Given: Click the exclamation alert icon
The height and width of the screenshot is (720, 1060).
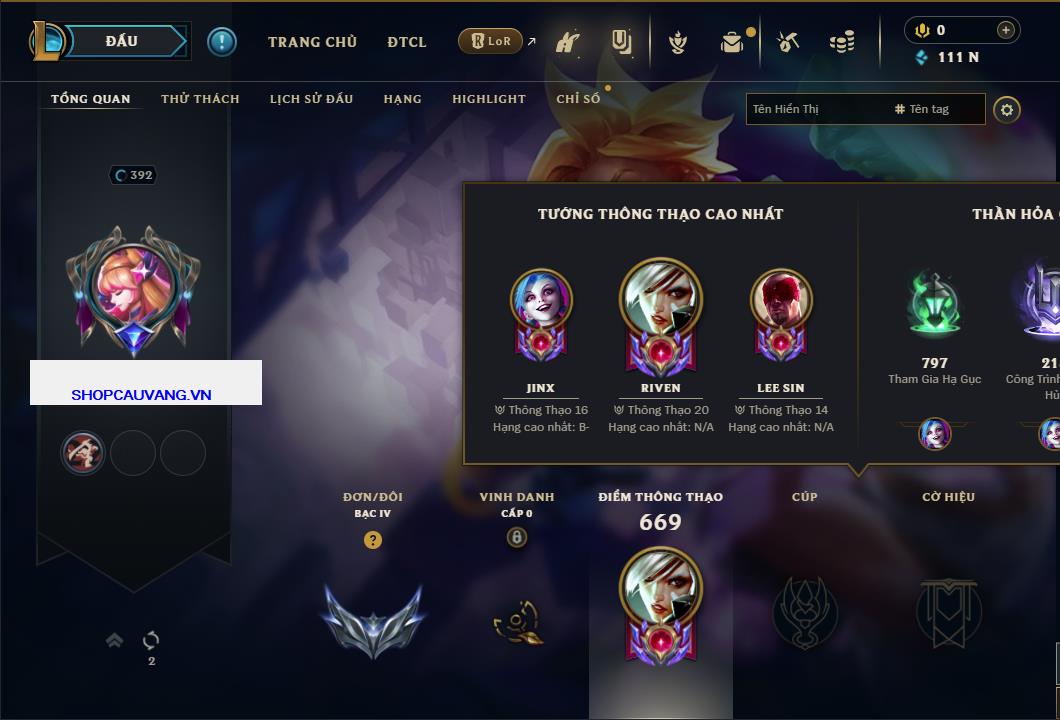Looking at the screenshot, I should (222, 41).
